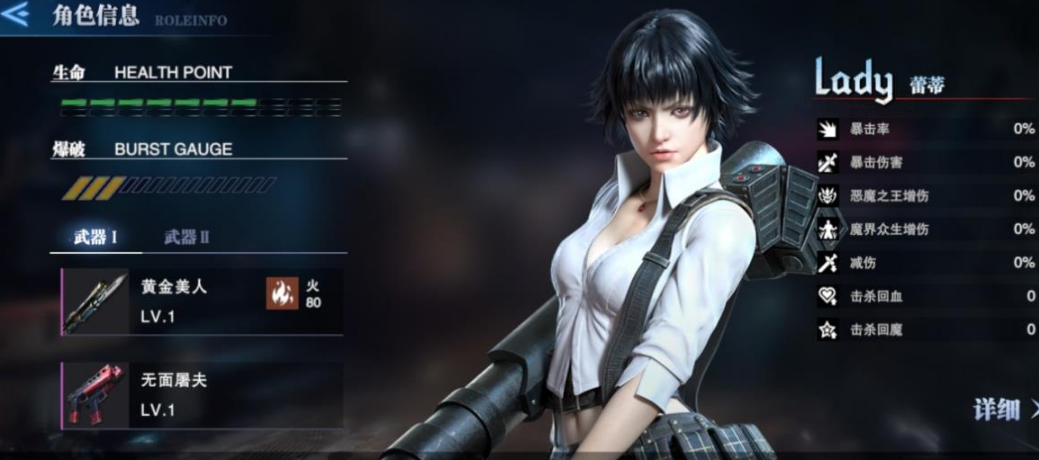This screenshot has height=460, width=1039.
Task: Switch to the 武器 II tab
Action: pos(187,237)
